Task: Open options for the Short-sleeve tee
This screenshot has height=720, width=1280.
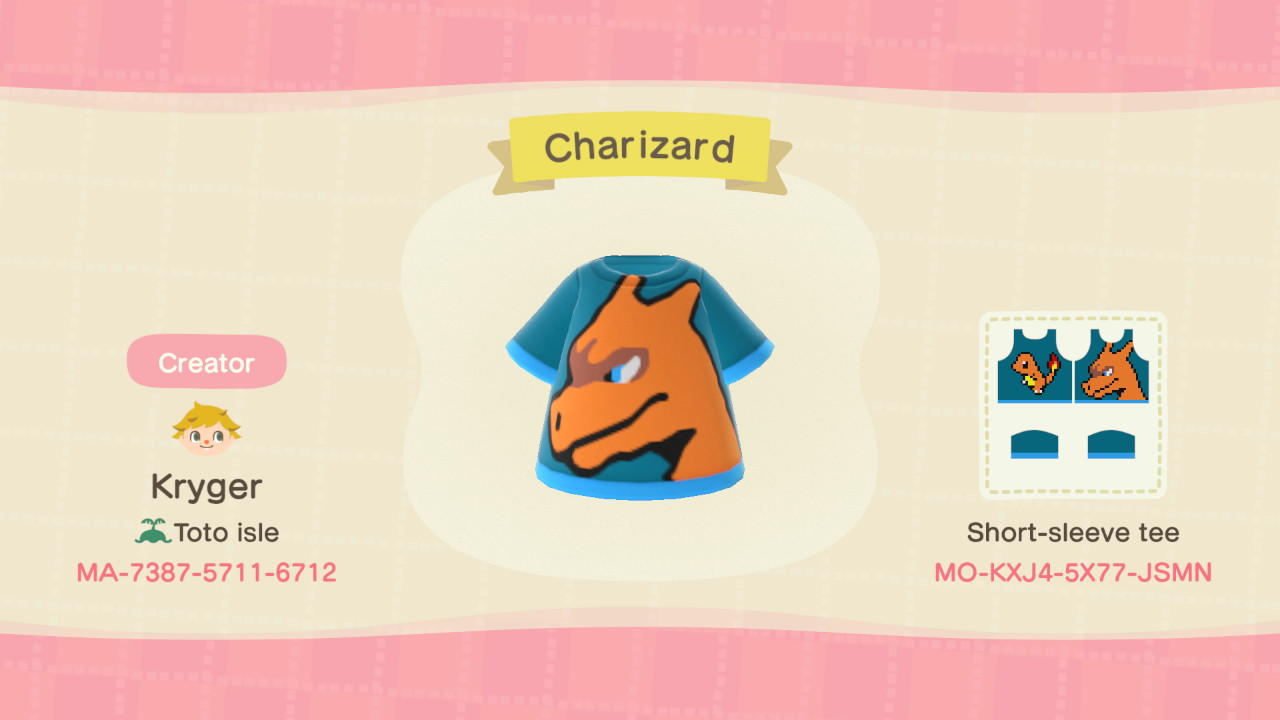Action: click(x=1073, y=533)
